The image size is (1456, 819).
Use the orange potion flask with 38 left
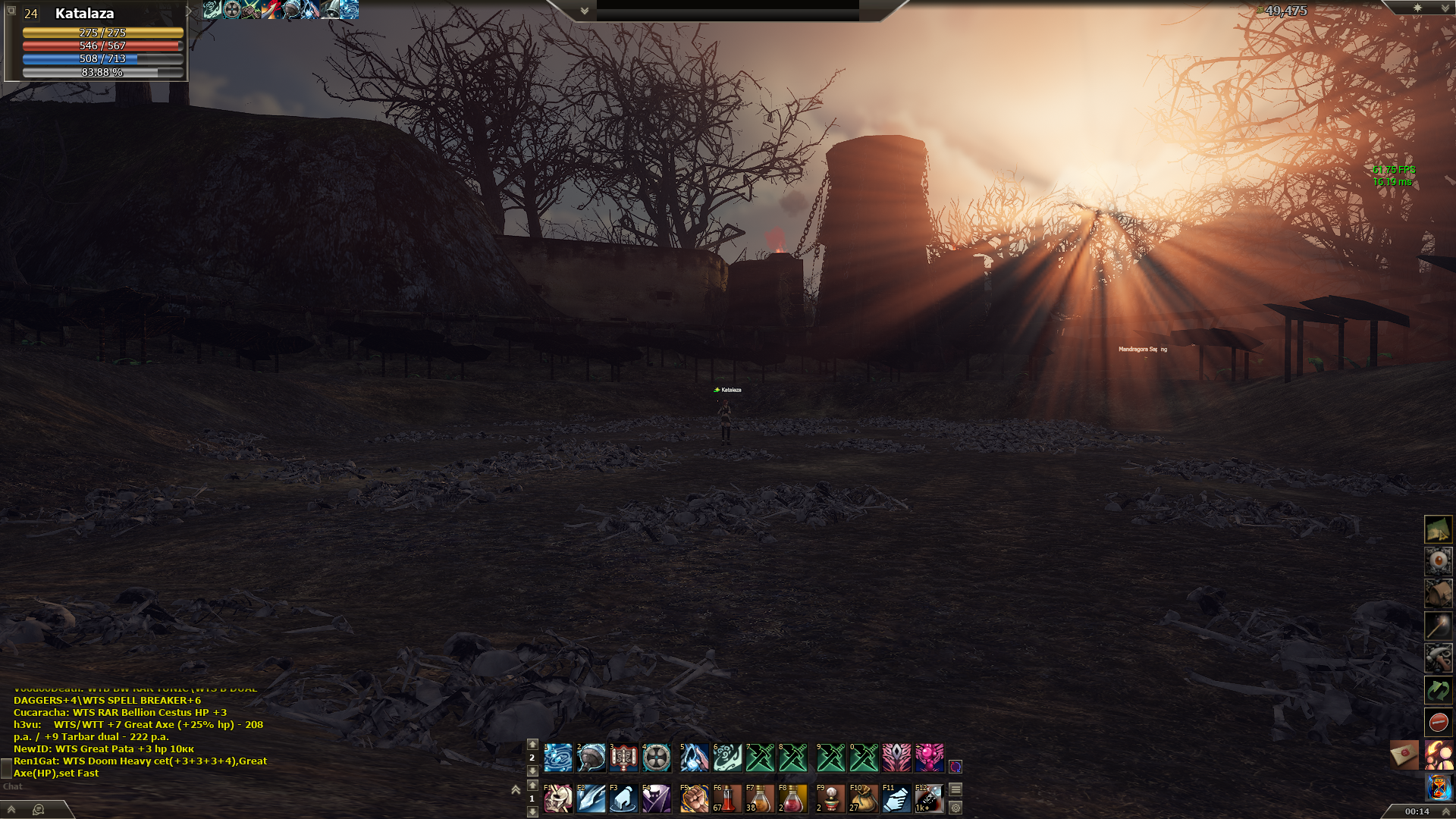click(759, 799)
